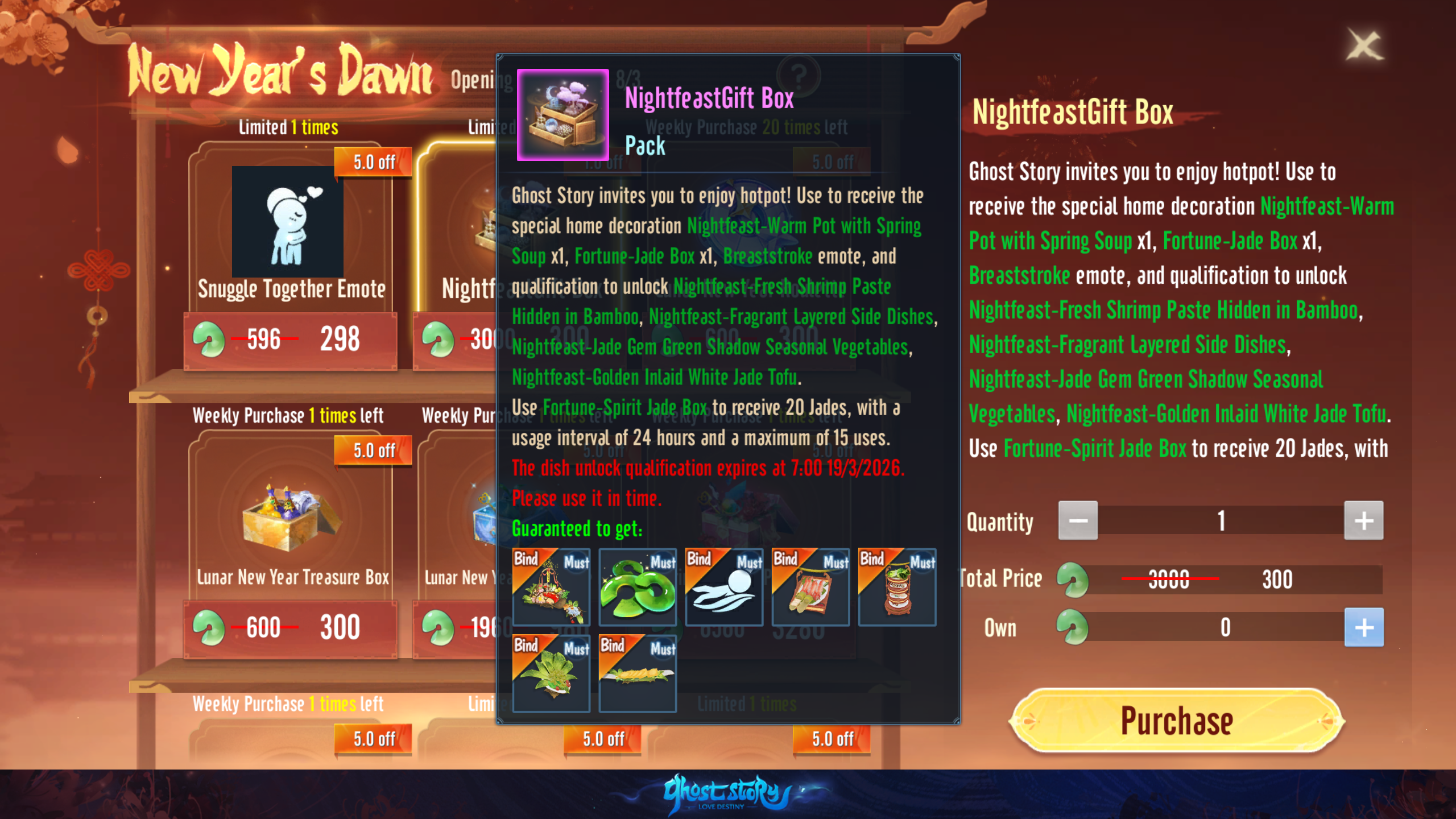Select the Snuggle Together Emote item

[x=290, y=227]
